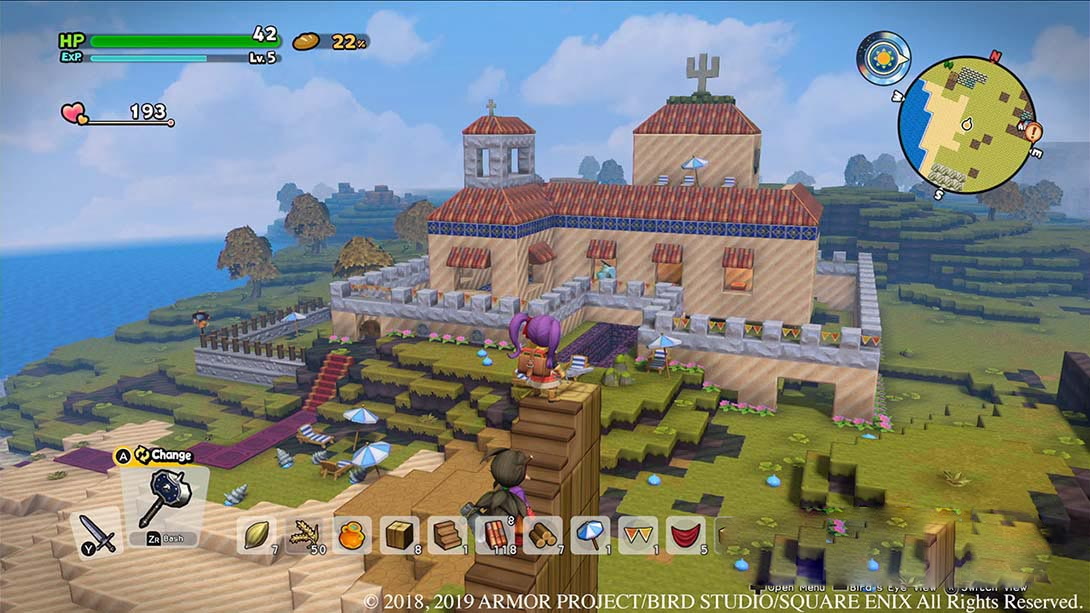Click the exclamation quest marker on minimap
Image resolution: width=1090 pixels, height=613 pixels.
pos(1033,131)
